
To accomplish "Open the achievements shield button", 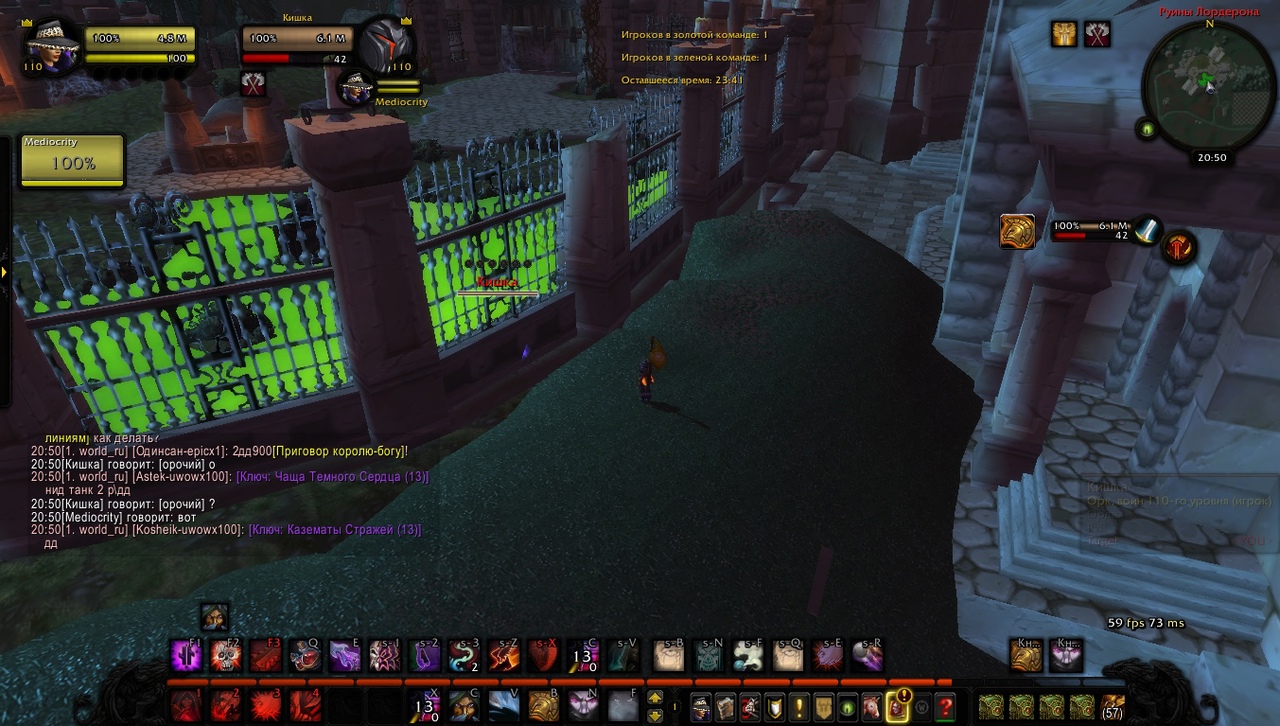I will point(774,708).
